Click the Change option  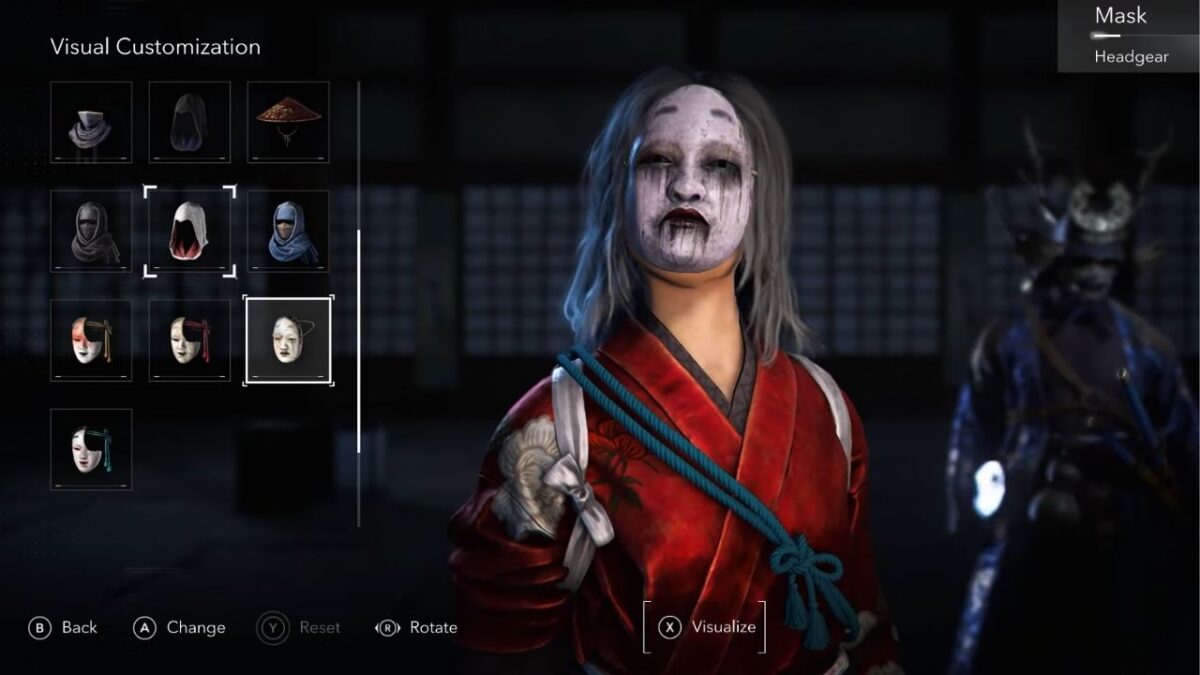click(180, 627)
